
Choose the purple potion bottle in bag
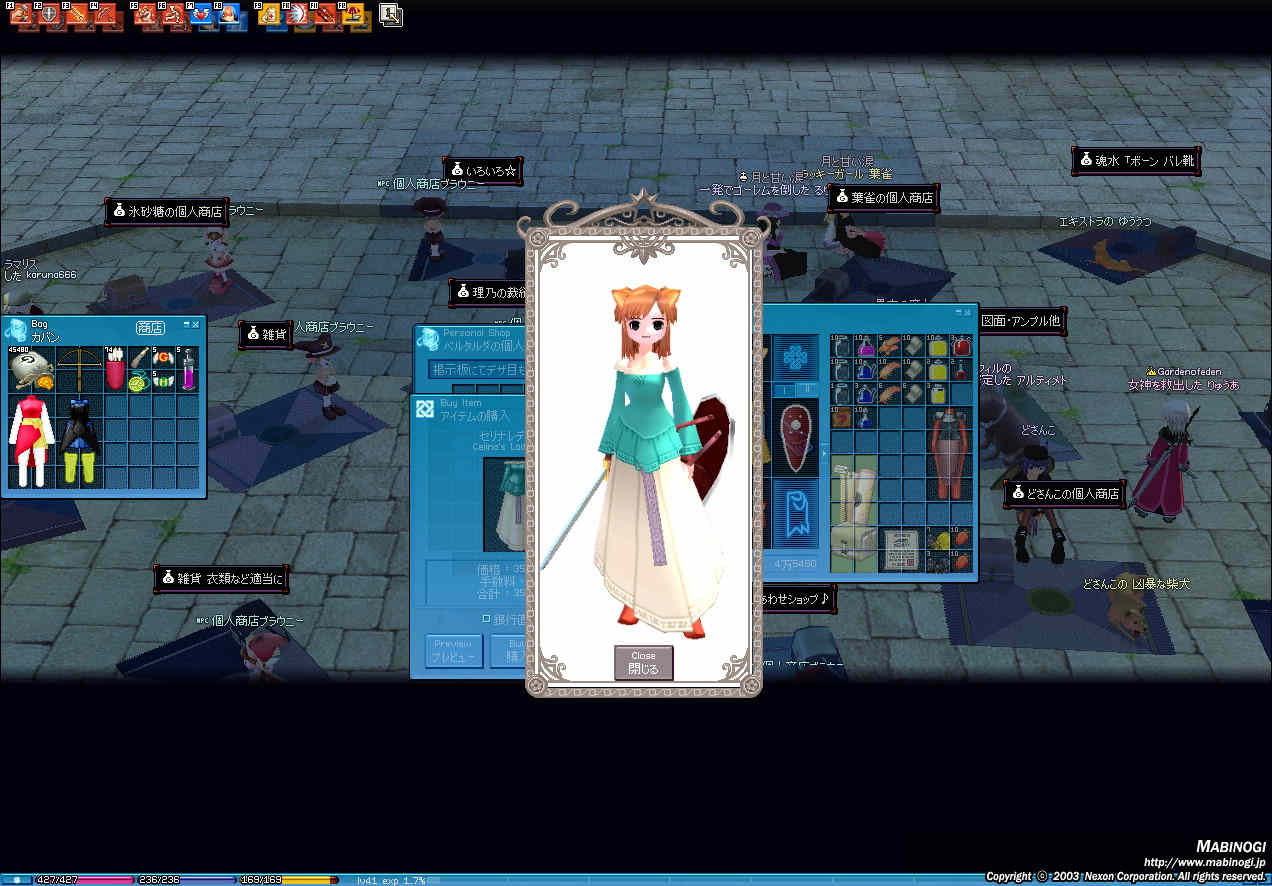187,369
